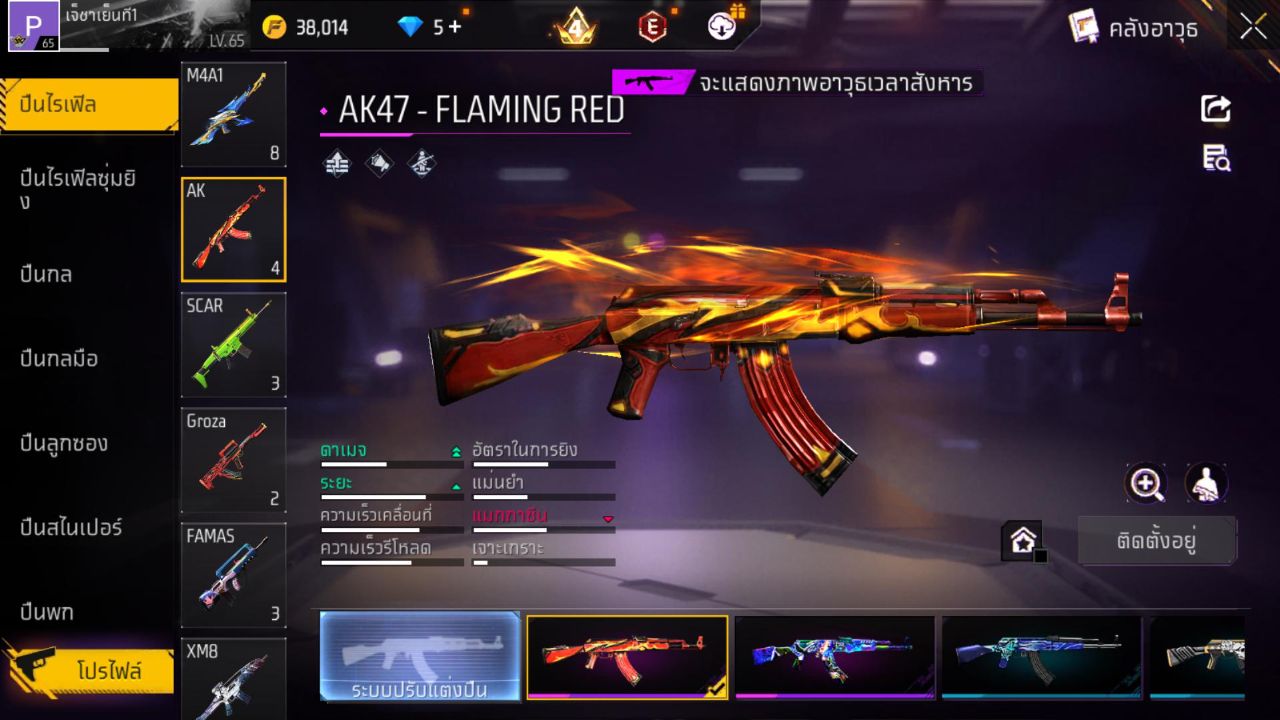The width and height of the screenshot is (1280, 720).
Task: Open the share icon top right
Action: [1215, 108]
